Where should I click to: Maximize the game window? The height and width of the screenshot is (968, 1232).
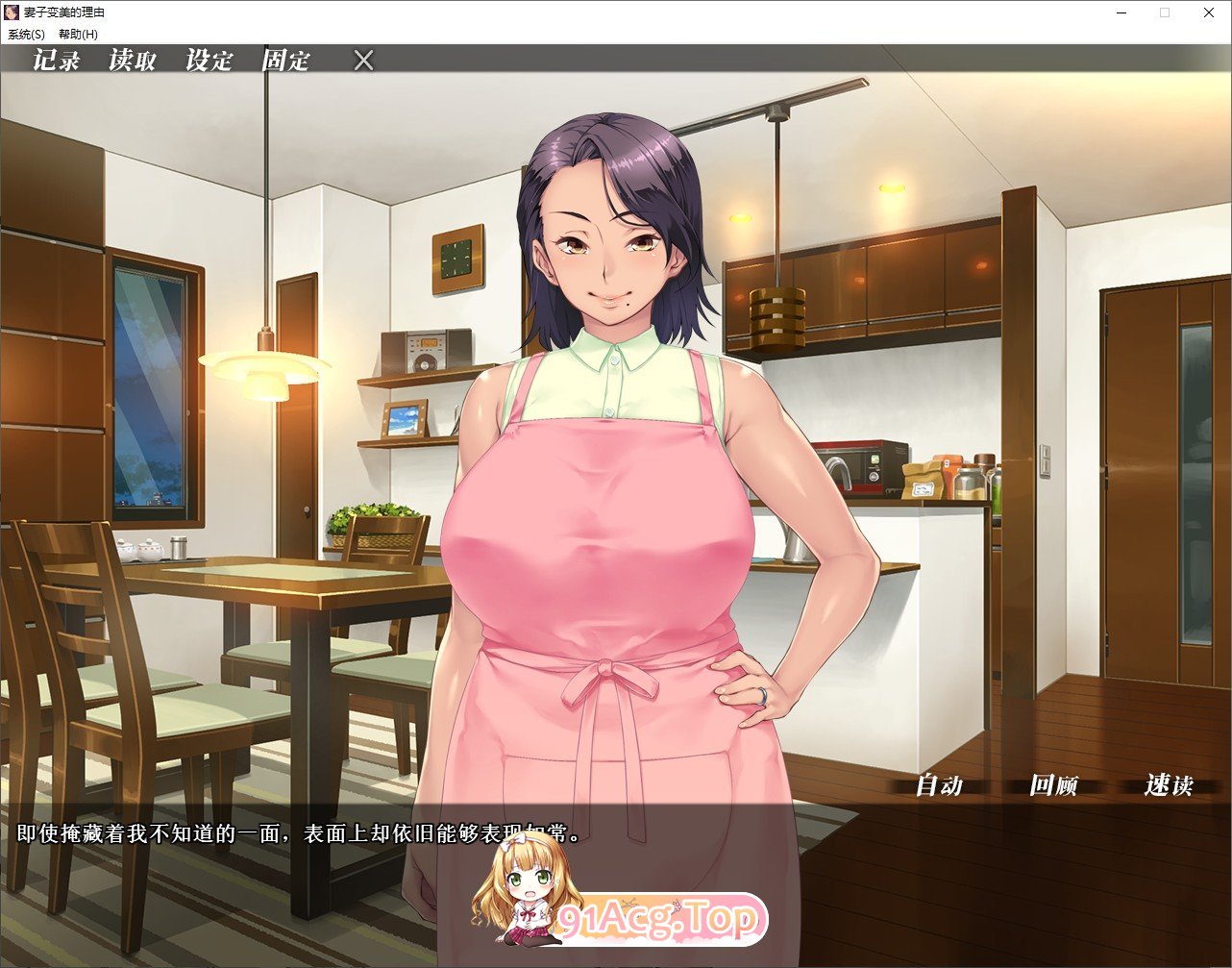coord(1165,12)
